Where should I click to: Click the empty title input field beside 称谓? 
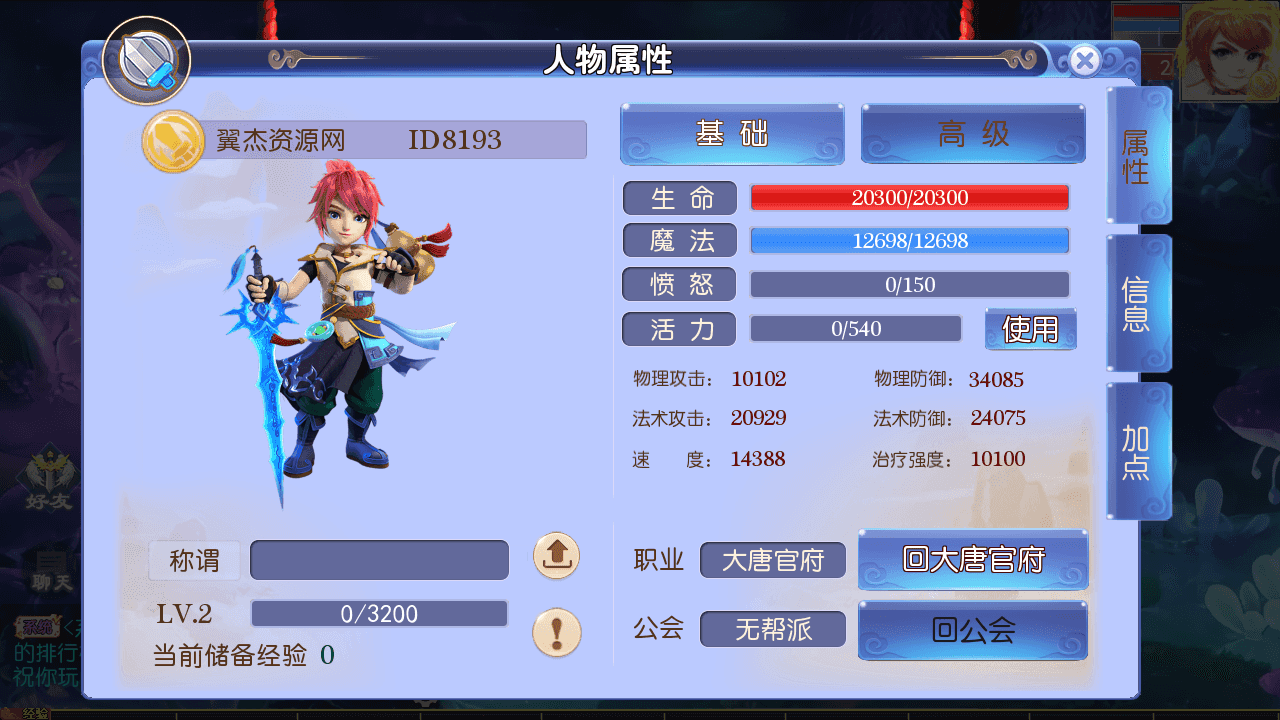click(378, 560)
